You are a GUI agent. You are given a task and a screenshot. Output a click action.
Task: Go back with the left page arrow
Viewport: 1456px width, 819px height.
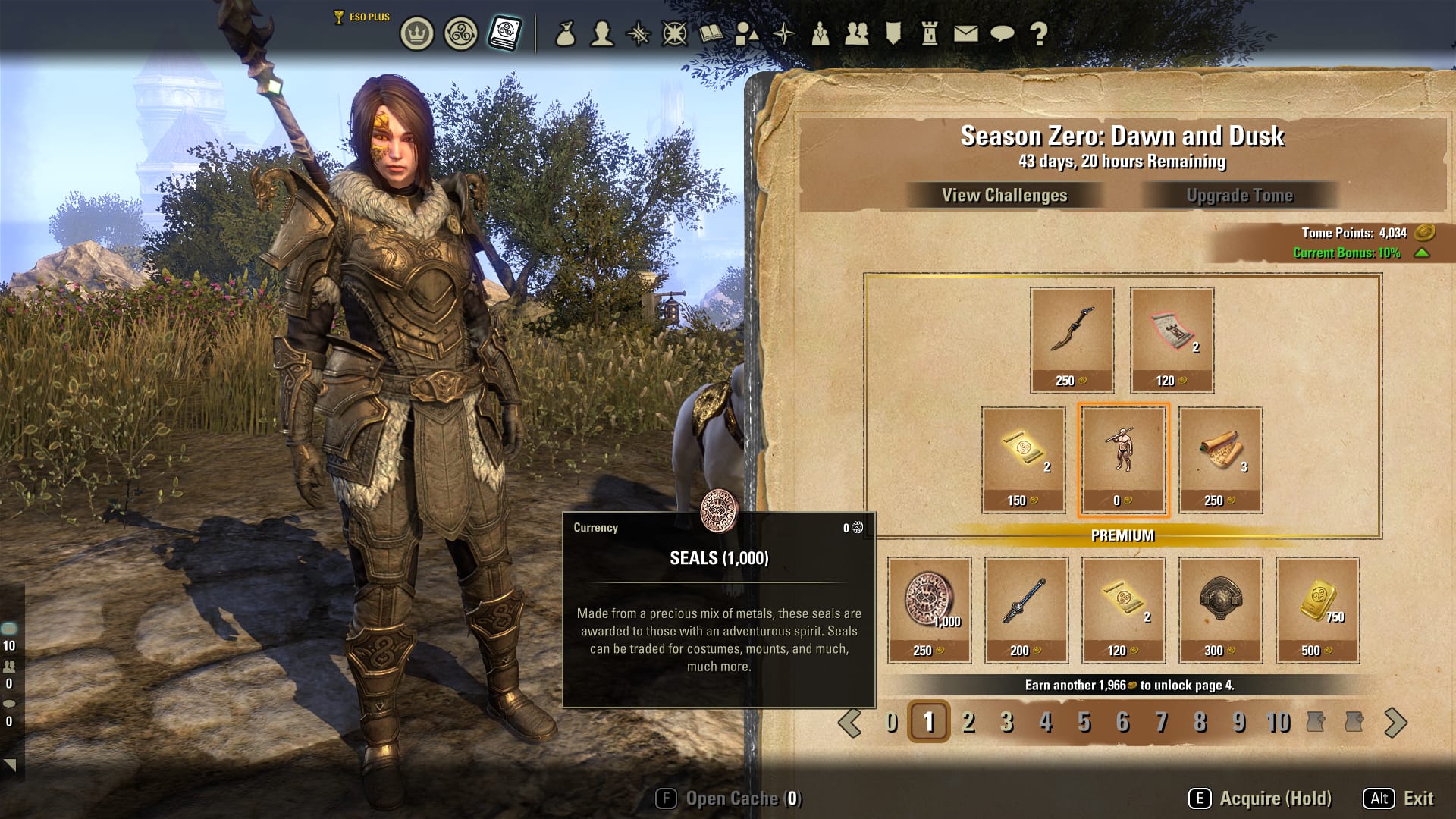(x=849, y=723)
